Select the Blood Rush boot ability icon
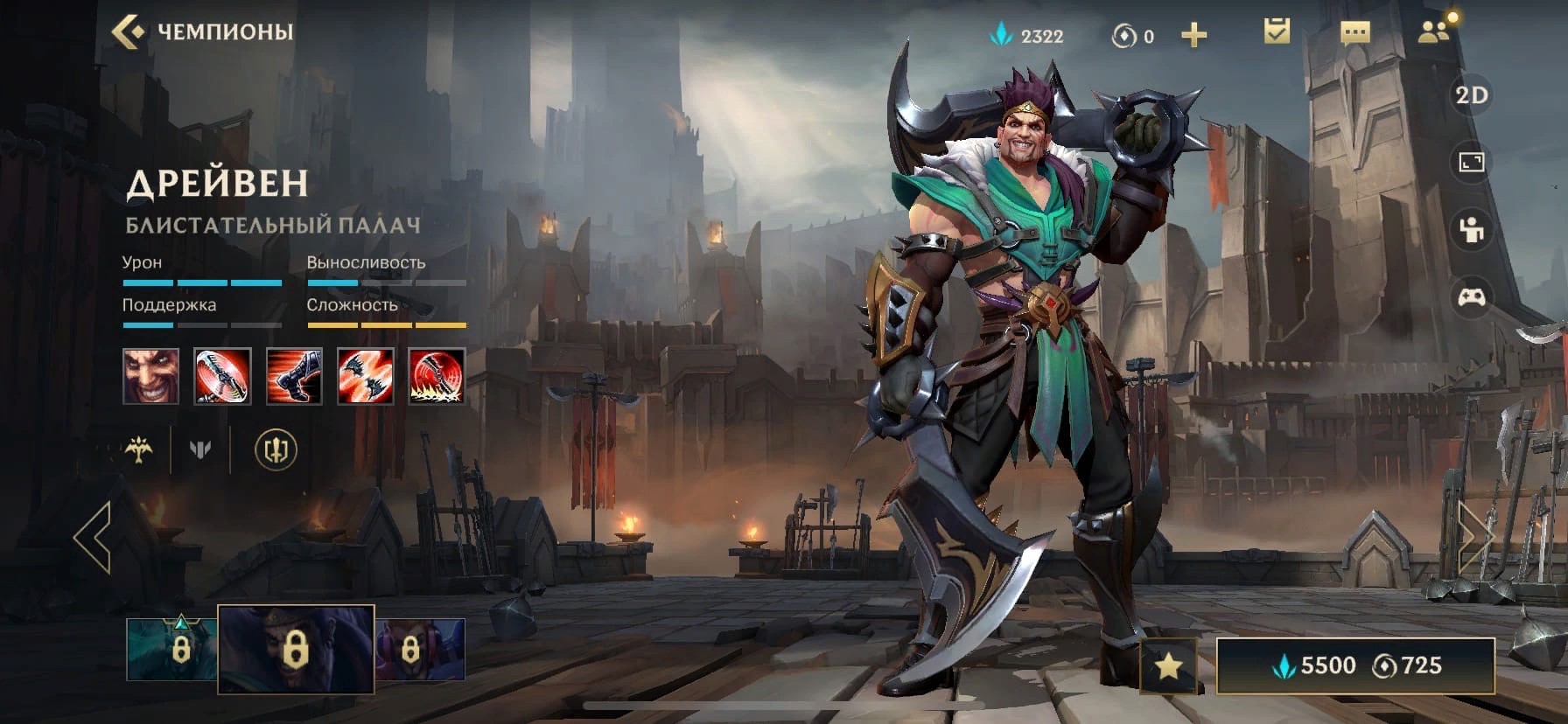The width and height of the screenshot is (1568, 724). [x=294, y=376]
